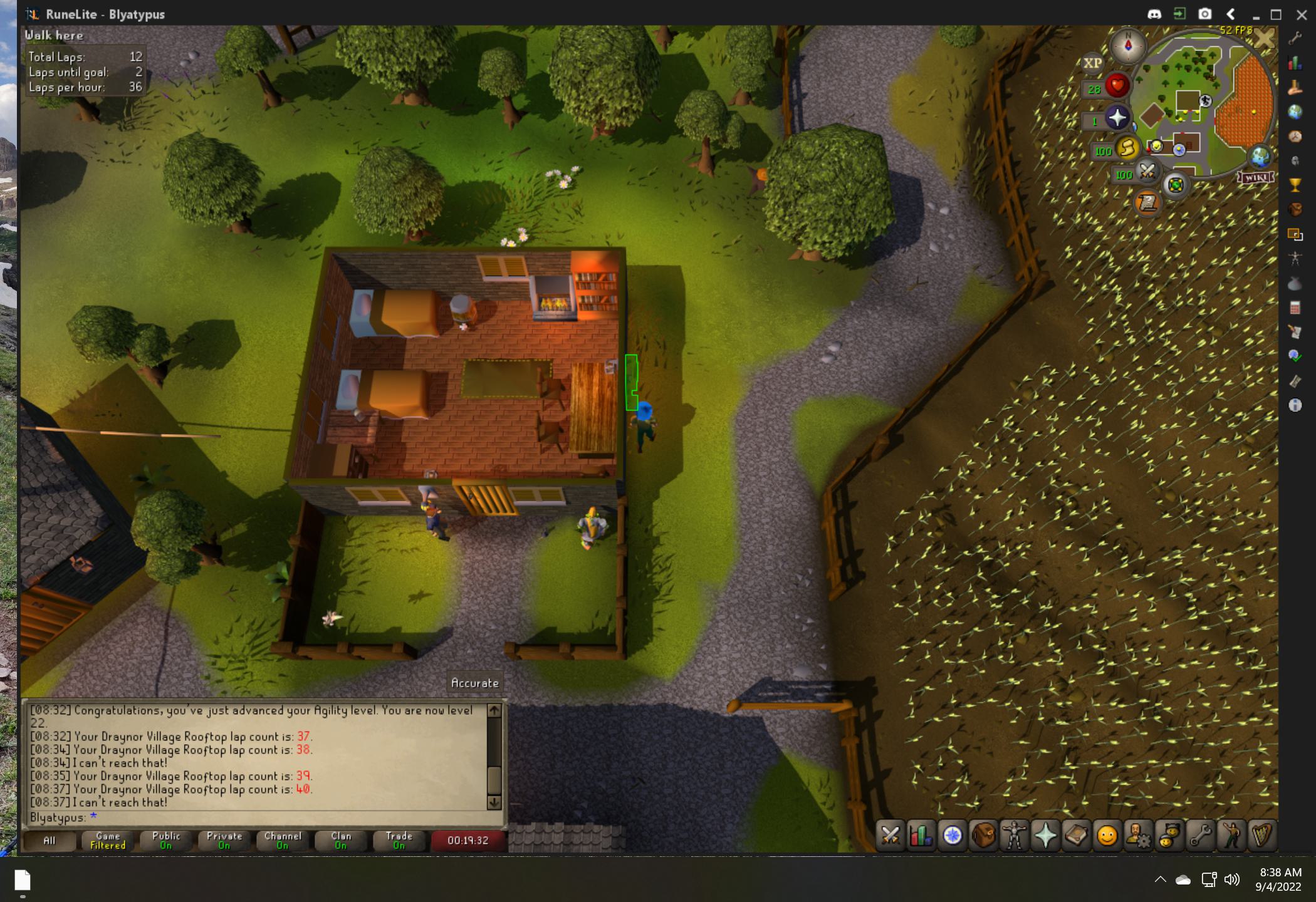Open the Settings wrench tab
The height and width of the screenshot is (902, 1316).
coord(1200,835)
